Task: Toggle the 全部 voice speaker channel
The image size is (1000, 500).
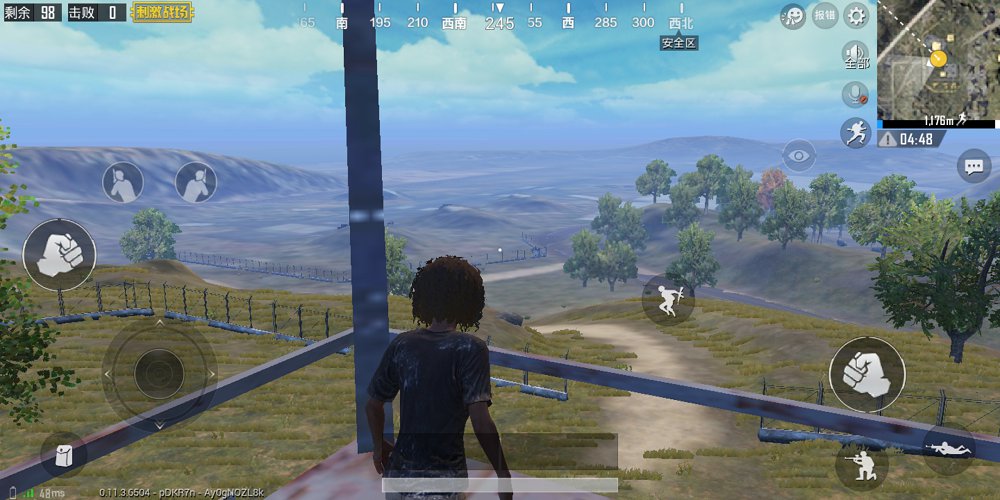Action: (856, 55)
